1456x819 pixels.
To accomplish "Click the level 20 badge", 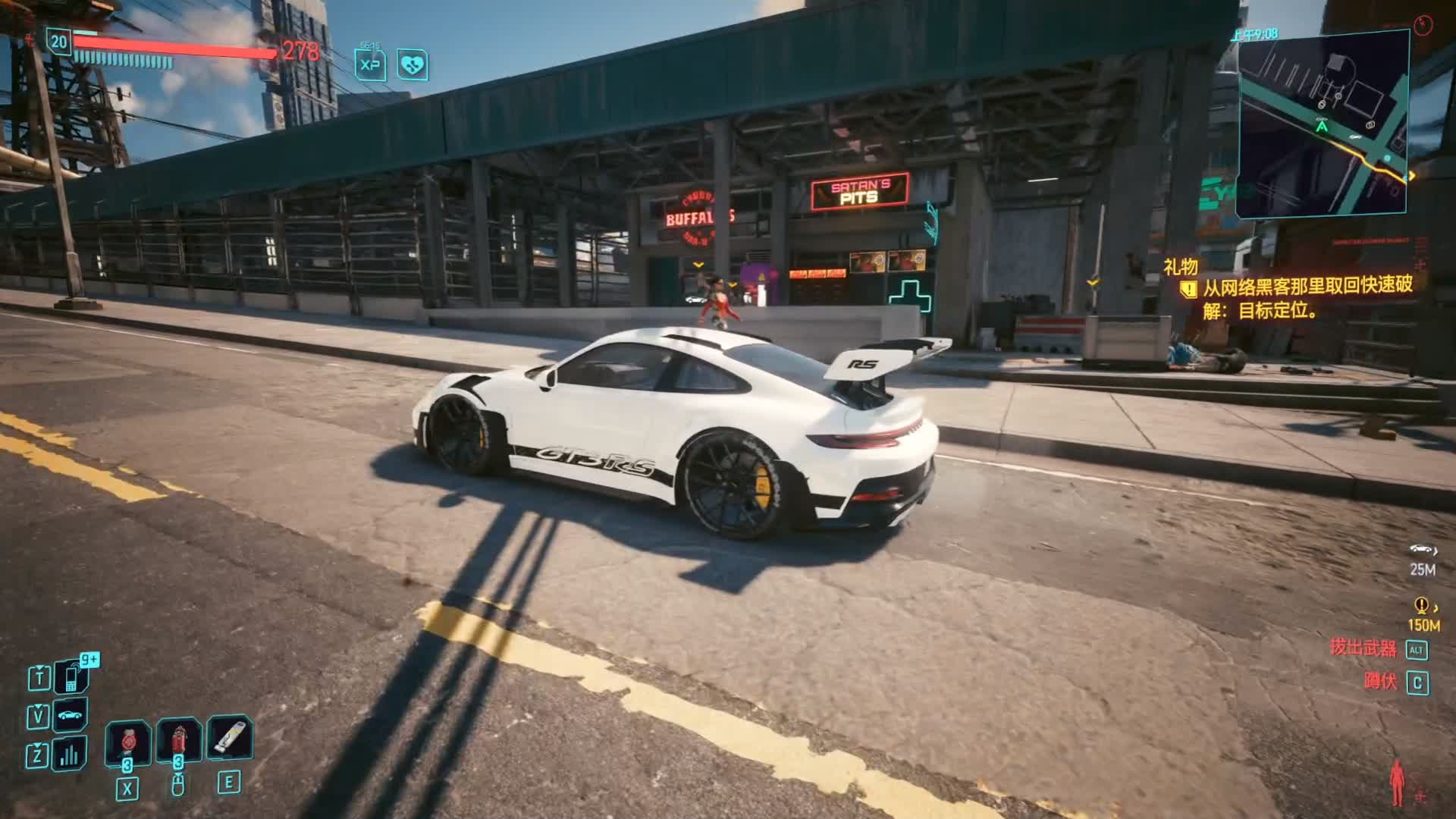I will [59, 42].
